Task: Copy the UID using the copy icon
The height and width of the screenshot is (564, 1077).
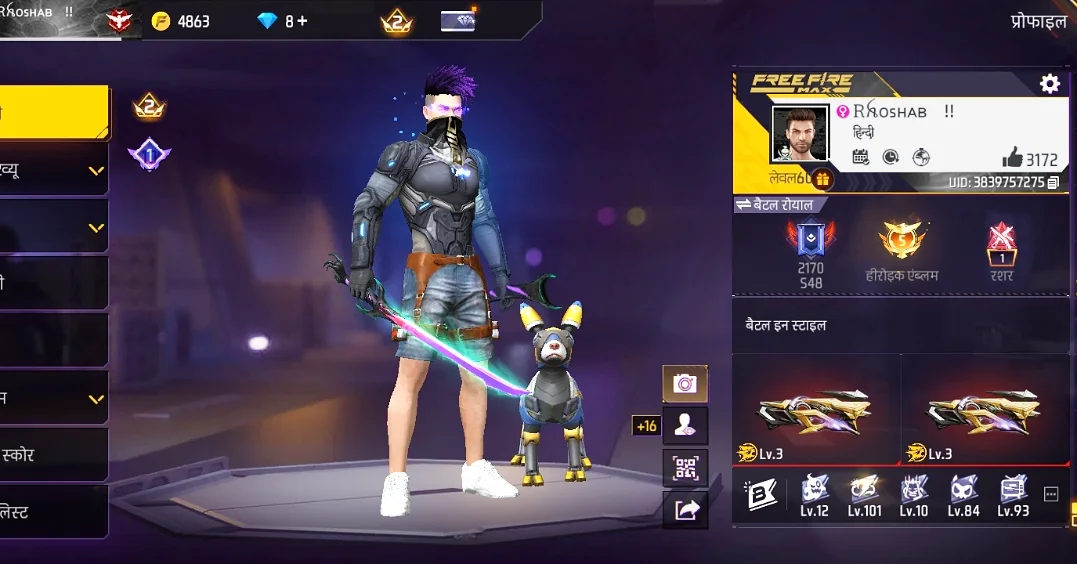Action: (x=1053, y=183)
